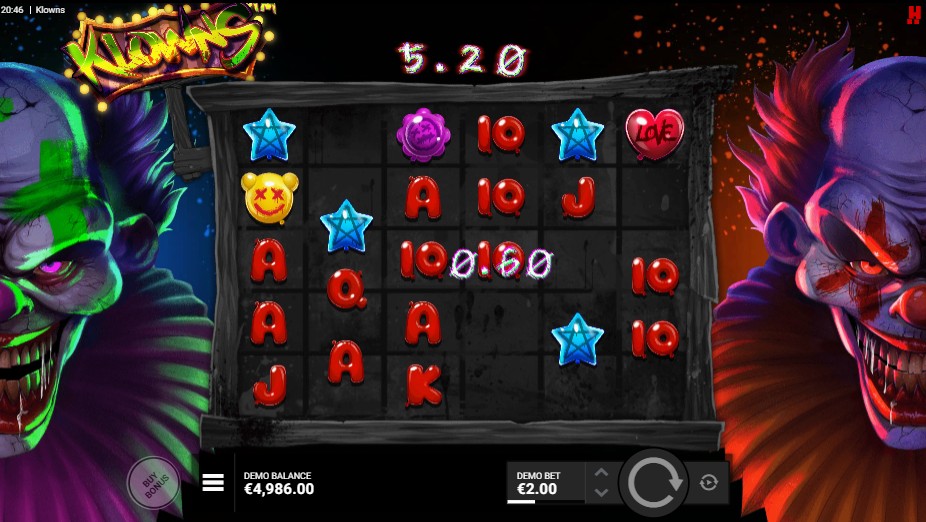Open the autoplay settings
This screenshot has width=926, height=522.
point(709,483)
